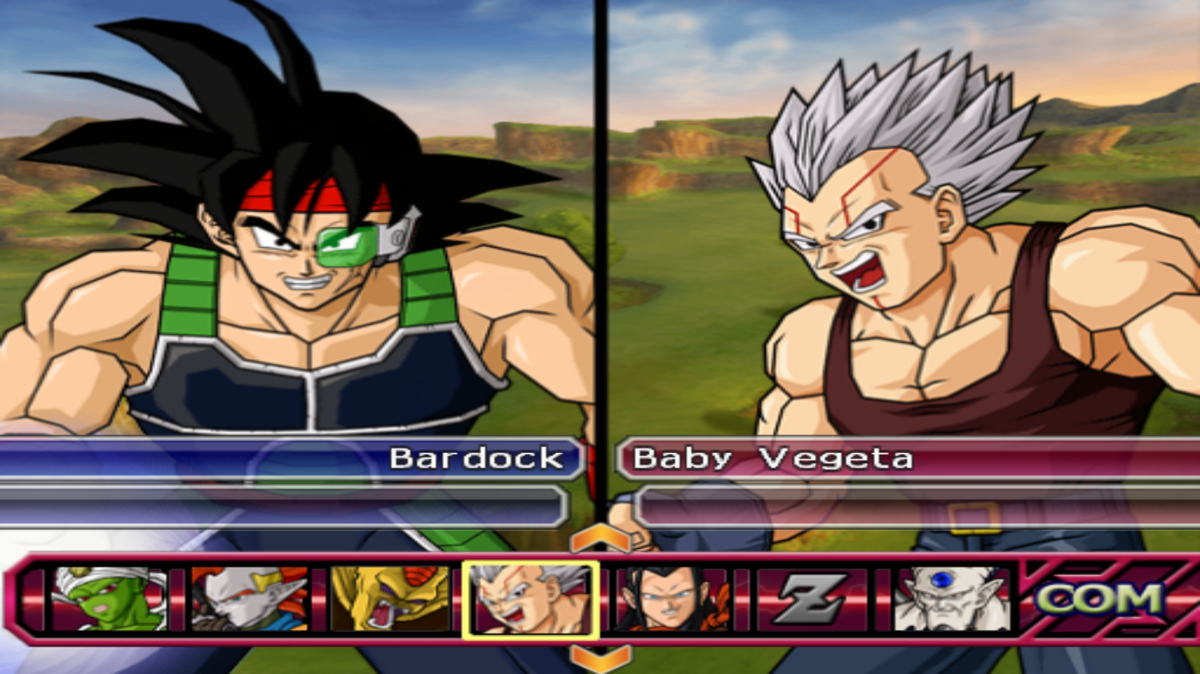
Task: Select the highlighted Baby Vegeta portrait
Action: [530, 599]
